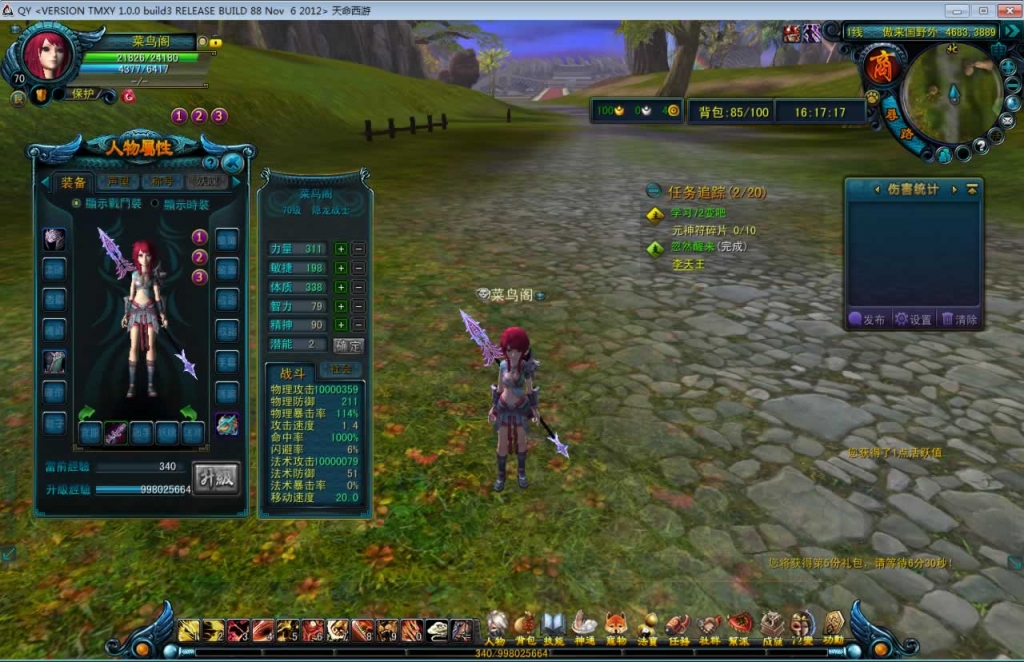
Task: Confirm attribute points with 确定
Action: click(x=348, y=345)
